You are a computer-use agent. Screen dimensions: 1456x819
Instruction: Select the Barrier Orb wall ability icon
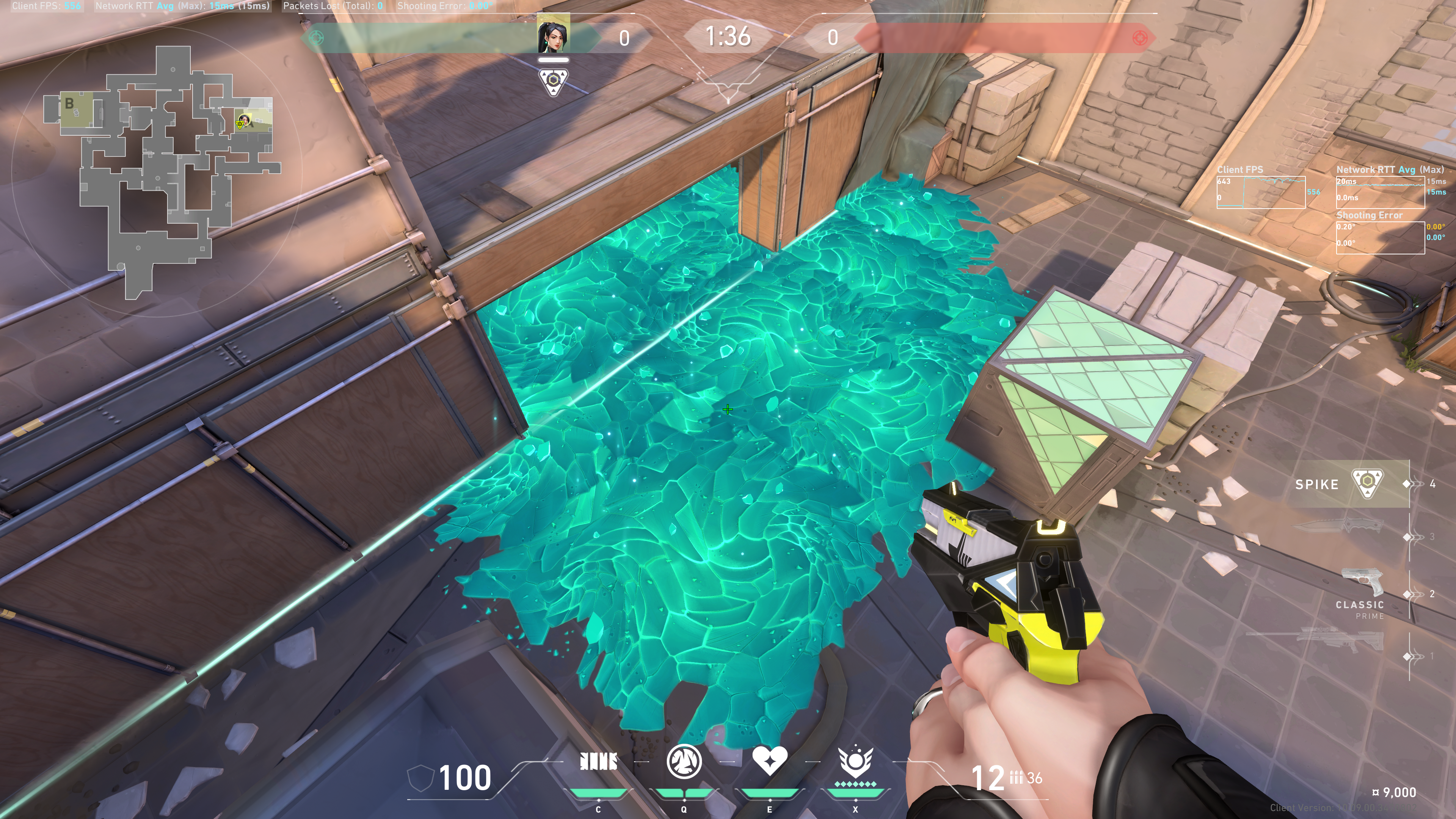point(599,763)
